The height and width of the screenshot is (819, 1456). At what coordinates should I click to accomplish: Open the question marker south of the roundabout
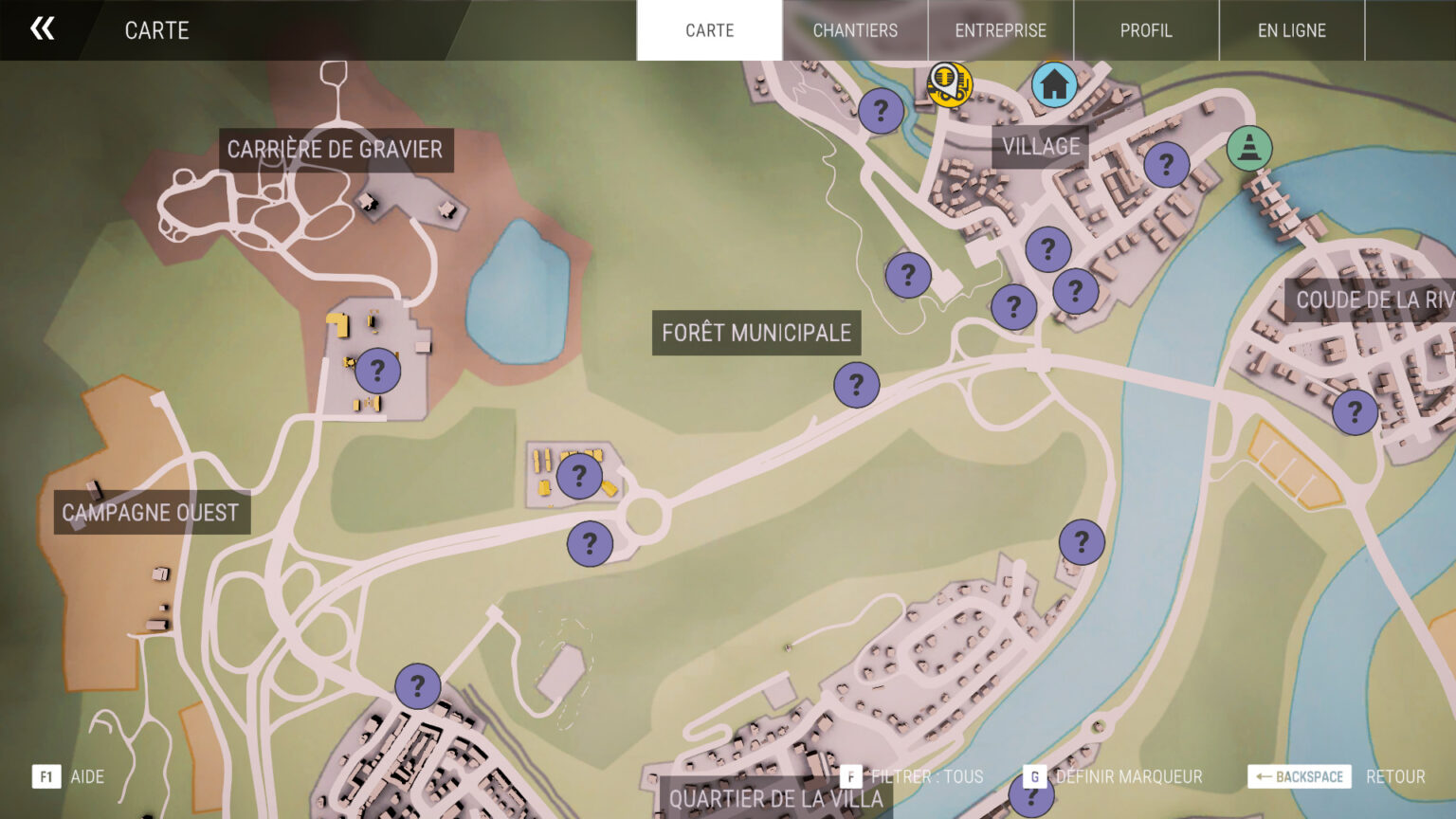pos(589,545)
